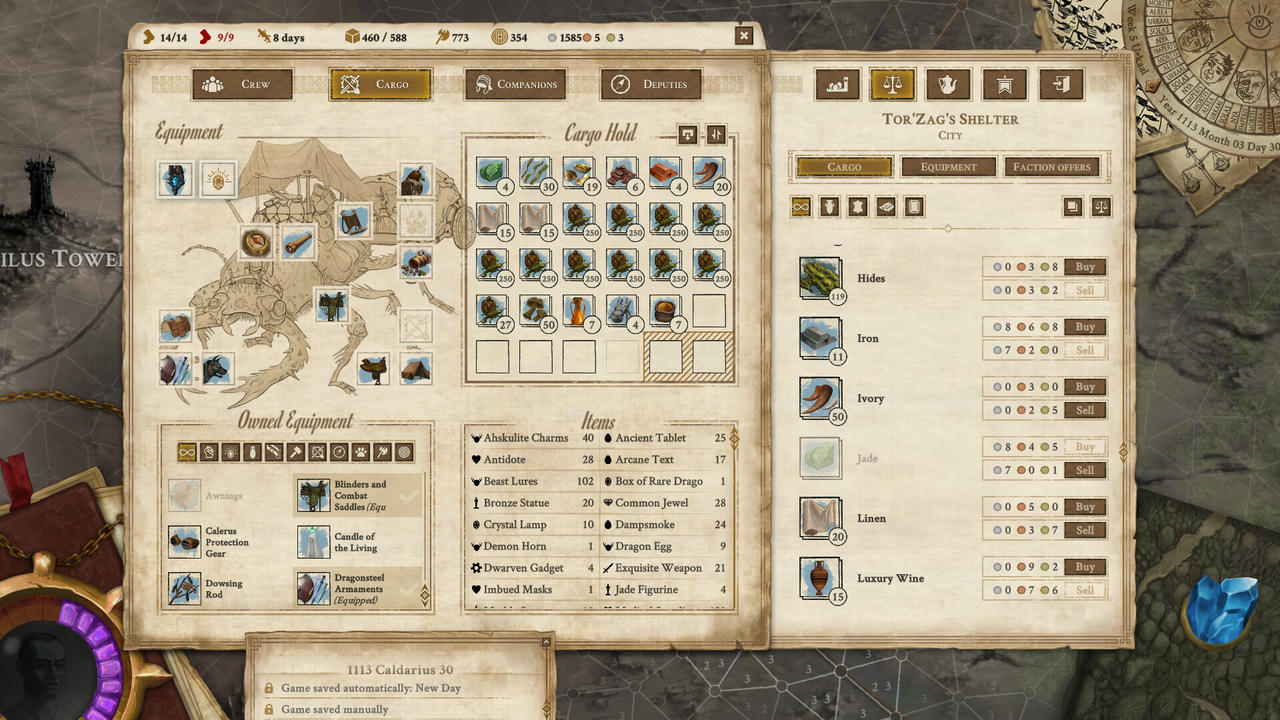Select the infinity show-all goods filter
This screenshot has height=720, width=1280.
click(x=802, y=207)
